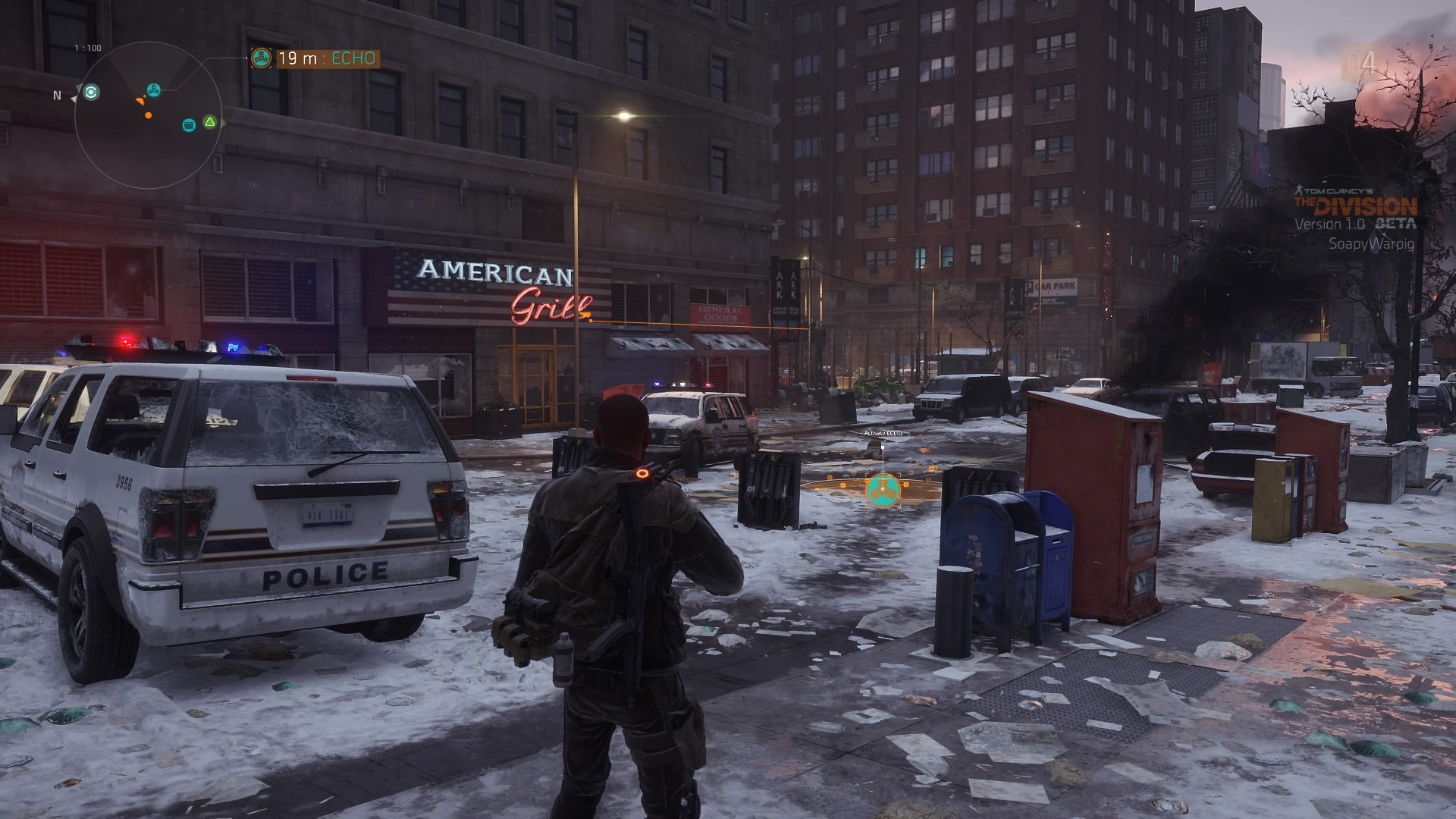Select the ECHO marker on the minimap

tap(154, 90)
